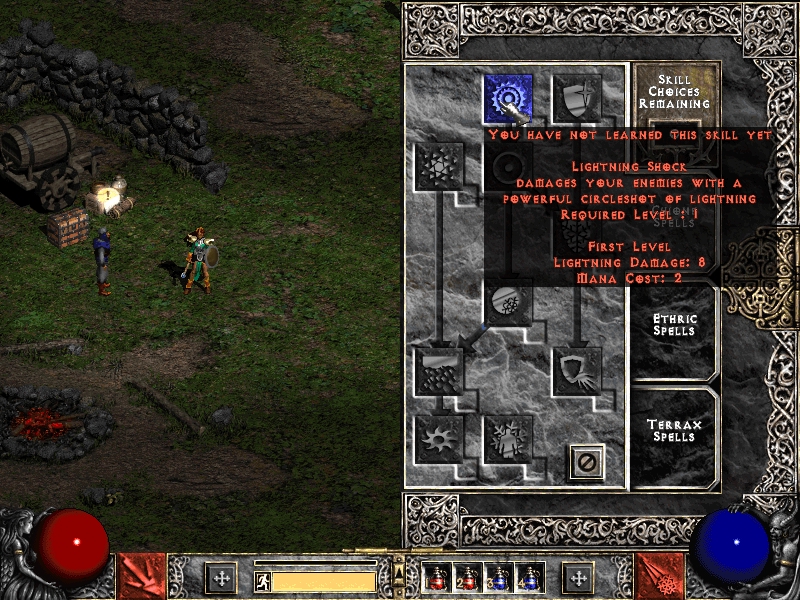The width and height of the screenshot is (800, 600).
Task: Toggle the run/walk button
Action: pos(262,580)
